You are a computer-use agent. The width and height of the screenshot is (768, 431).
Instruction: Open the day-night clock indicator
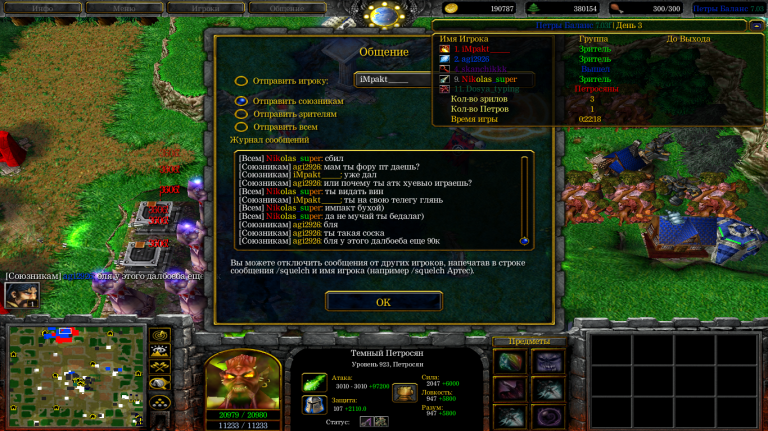click(384, 13)
